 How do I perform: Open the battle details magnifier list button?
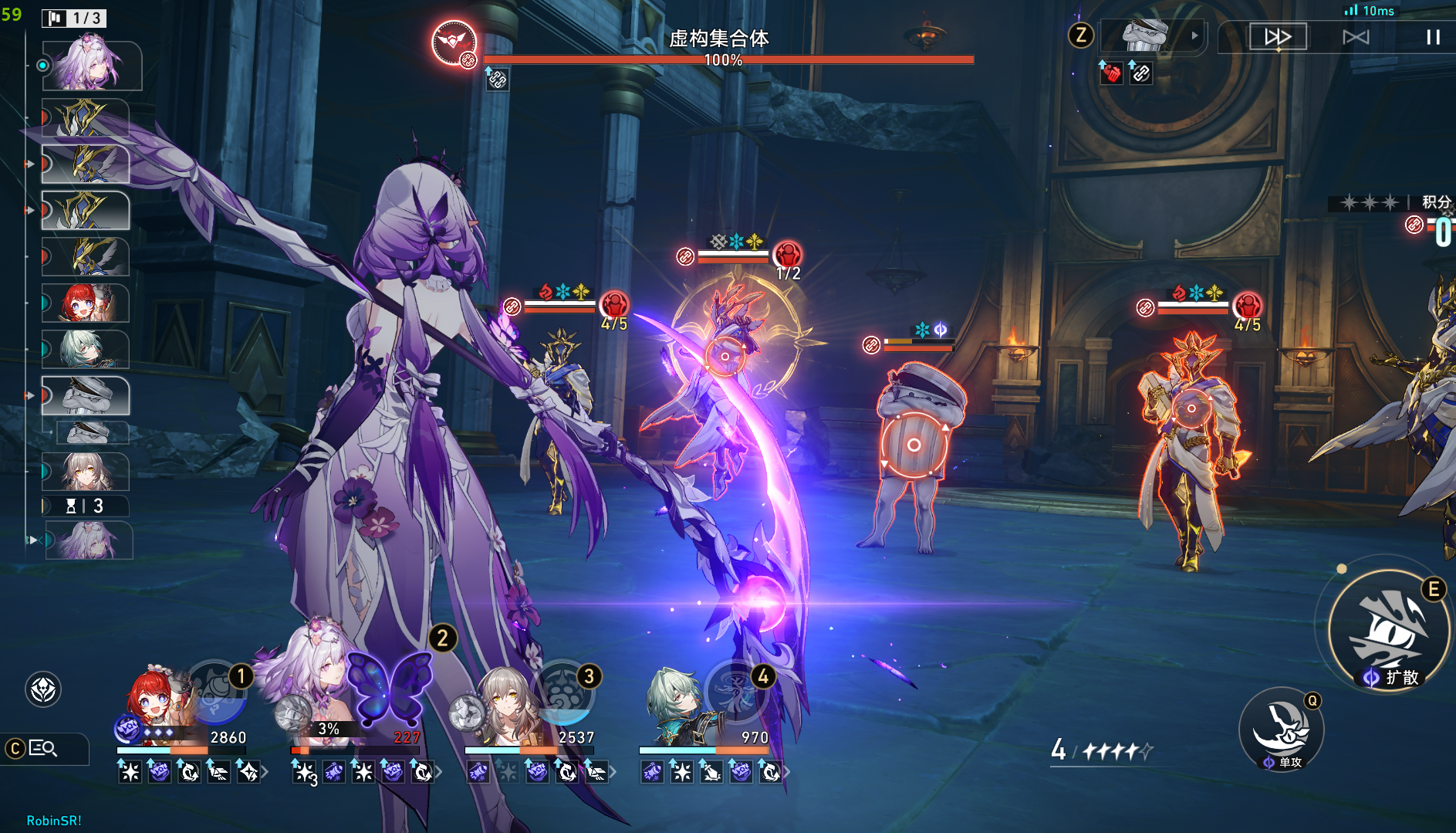(x=43, y=748)
